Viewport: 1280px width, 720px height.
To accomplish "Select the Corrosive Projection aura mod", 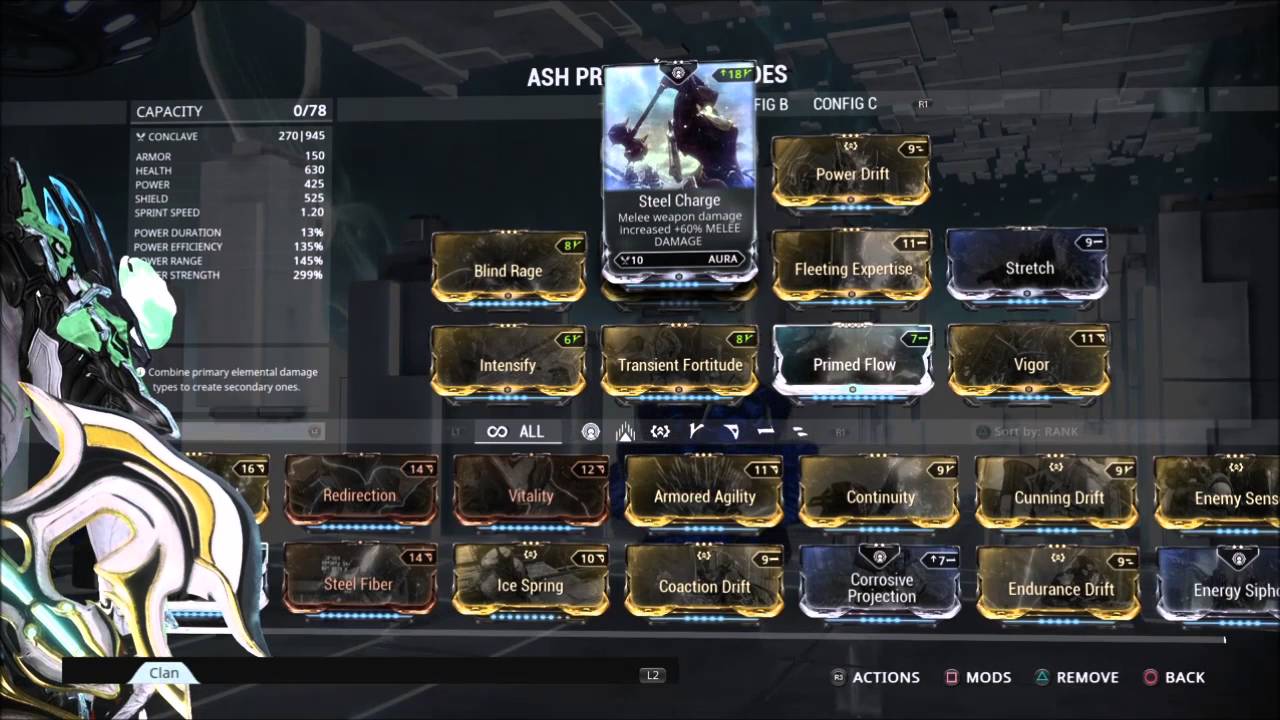I will (881, 586).
